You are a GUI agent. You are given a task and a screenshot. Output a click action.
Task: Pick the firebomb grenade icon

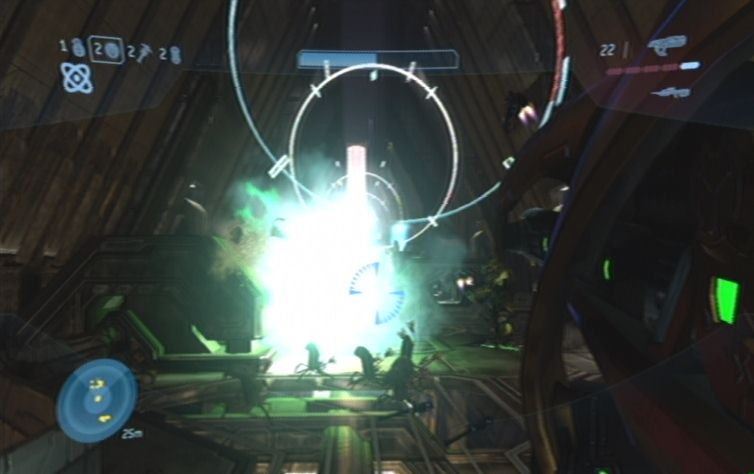pyautogui.click(x=175, y=52)
